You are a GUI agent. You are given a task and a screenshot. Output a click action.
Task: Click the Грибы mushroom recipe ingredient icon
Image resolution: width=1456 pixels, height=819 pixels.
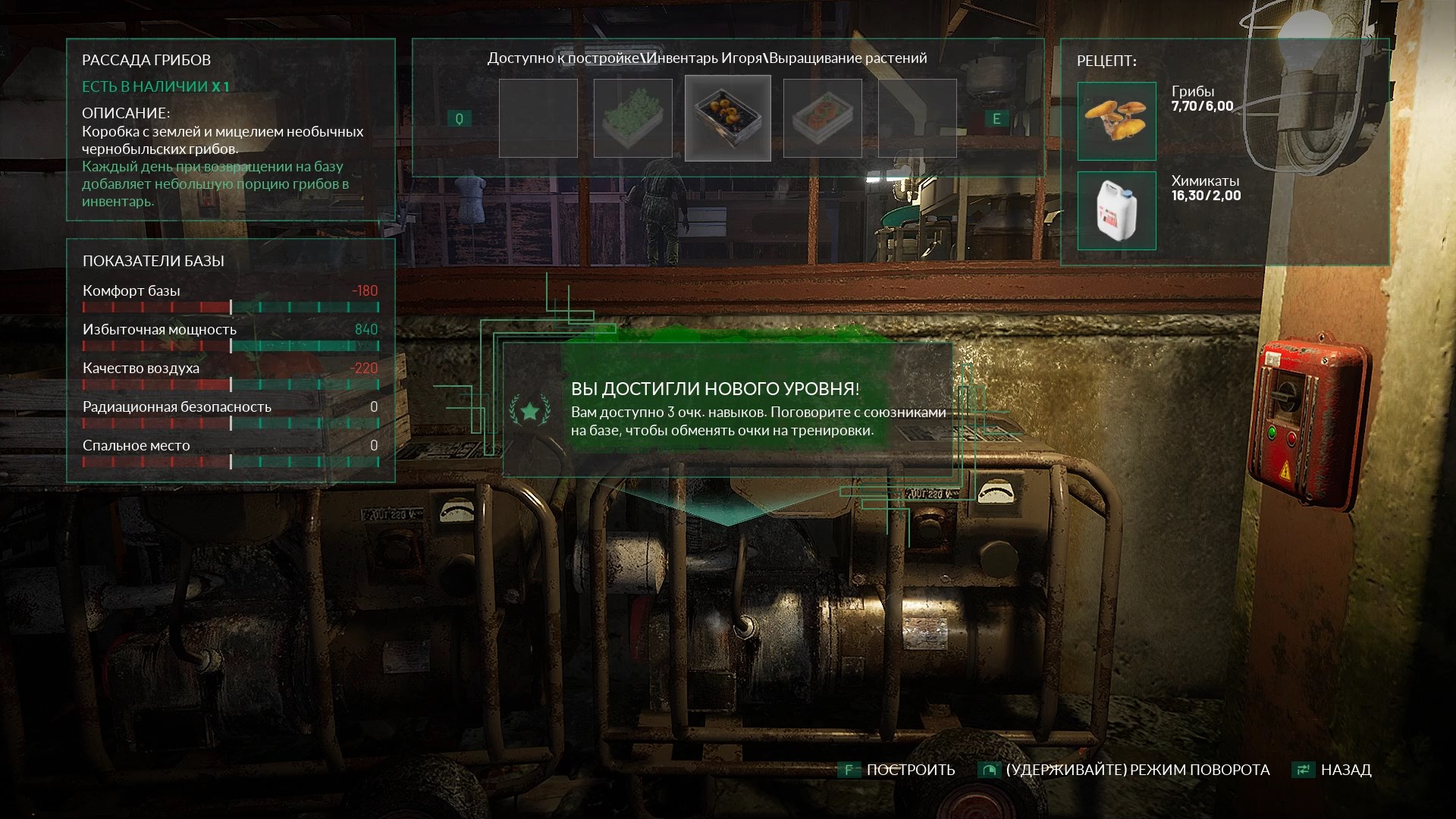tap(1116, 121)
